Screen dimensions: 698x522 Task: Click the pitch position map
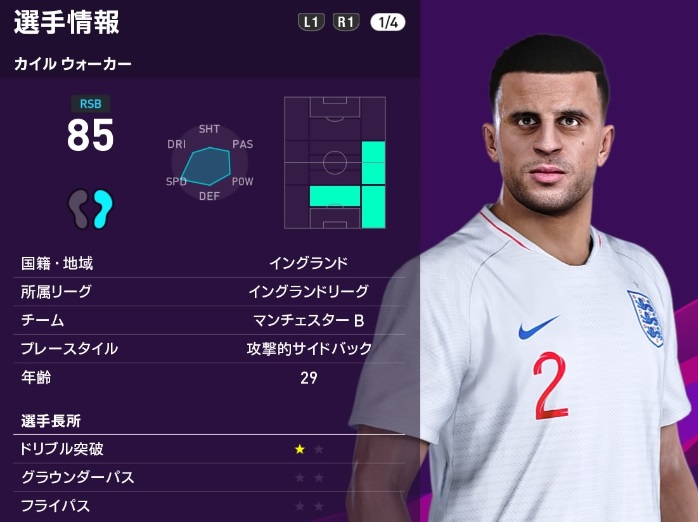coord(335,163)
